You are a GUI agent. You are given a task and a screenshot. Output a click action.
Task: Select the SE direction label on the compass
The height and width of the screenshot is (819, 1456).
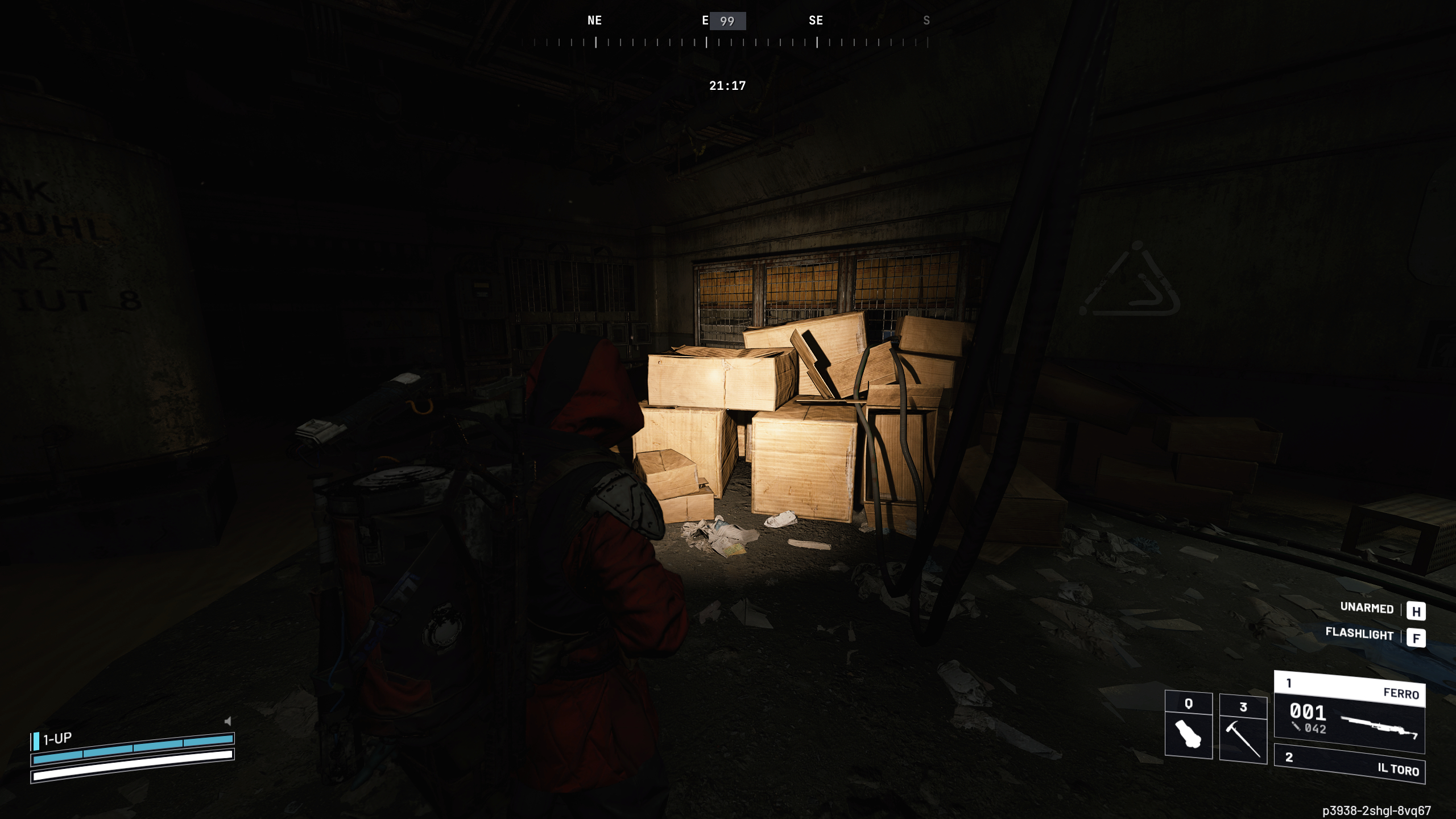pos(816,20)
